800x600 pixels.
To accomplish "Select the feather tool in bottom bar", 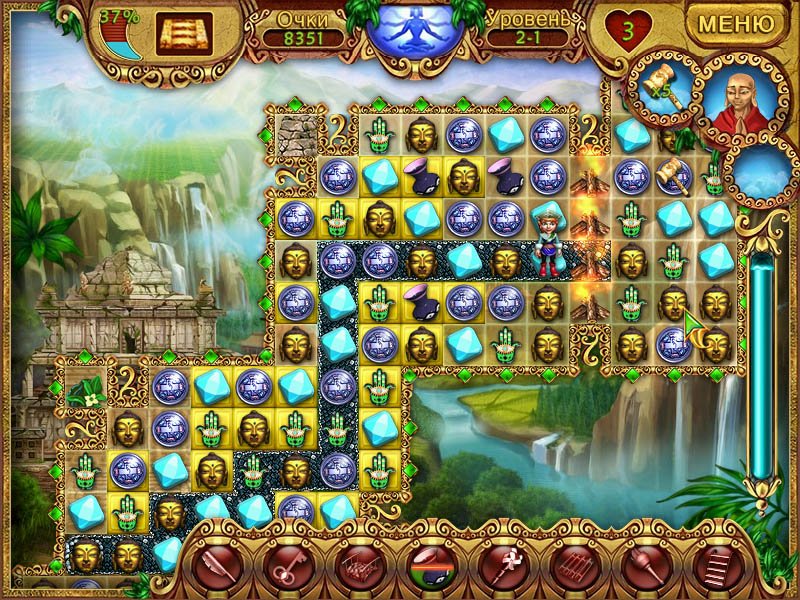I will point(217,569).
